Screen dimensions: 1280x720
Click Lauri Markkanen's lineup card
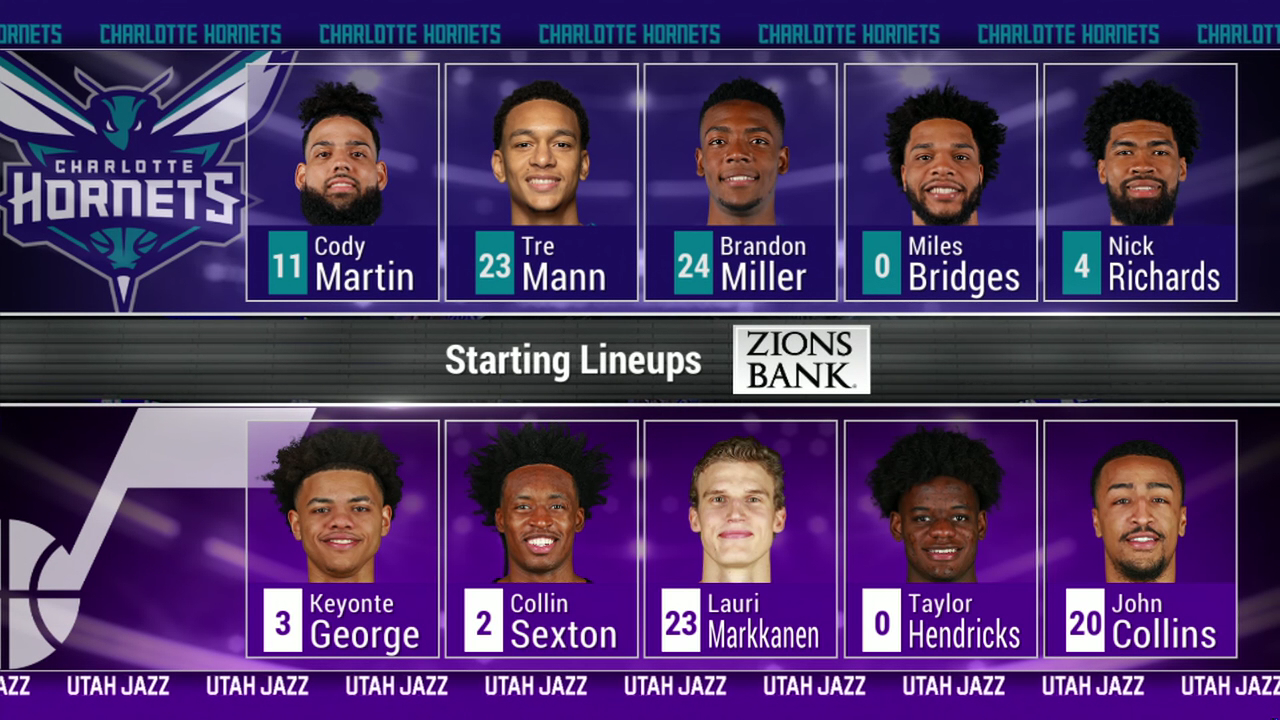[x=740, y=538]
